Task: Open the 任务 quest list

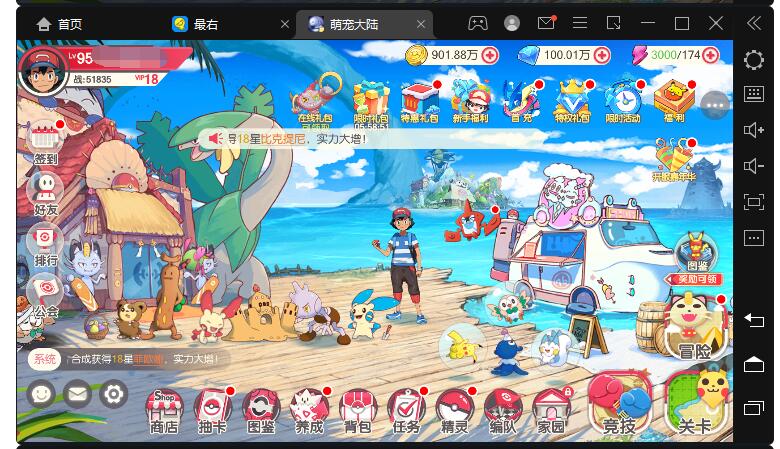Action: (406, 410)
